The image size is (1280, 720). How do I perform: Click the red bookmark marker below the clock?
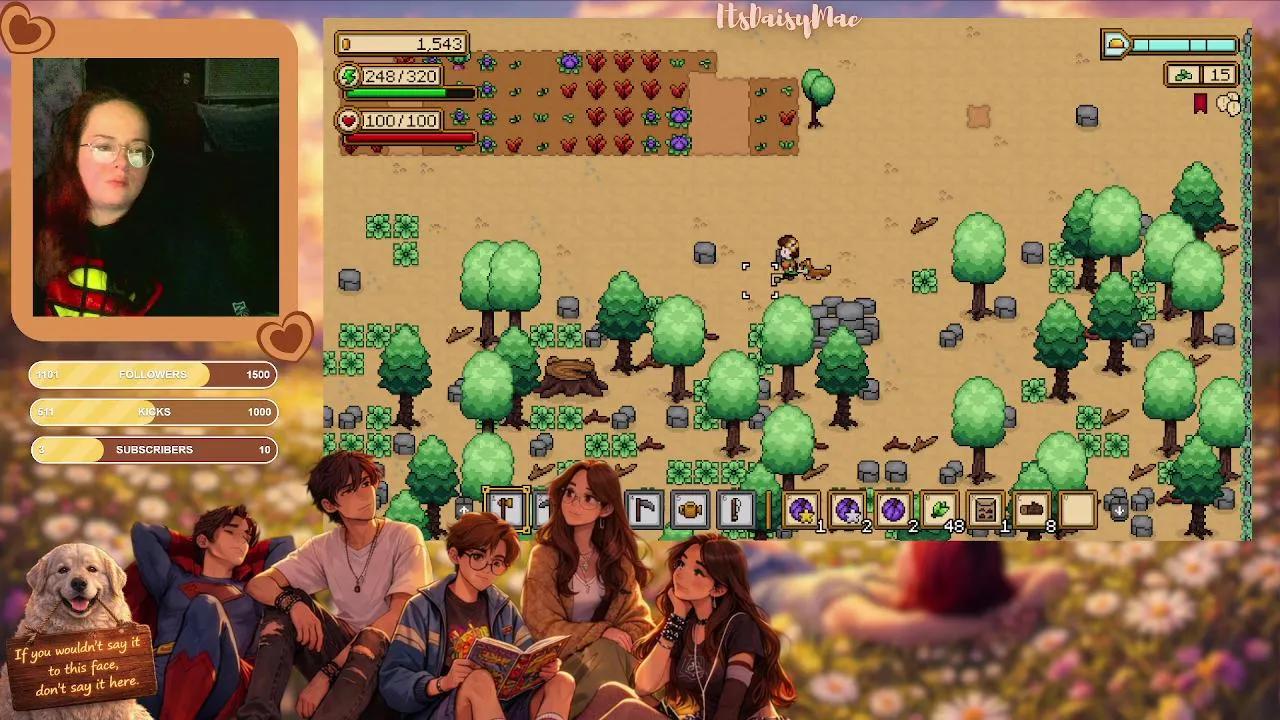click(1199, 103)
